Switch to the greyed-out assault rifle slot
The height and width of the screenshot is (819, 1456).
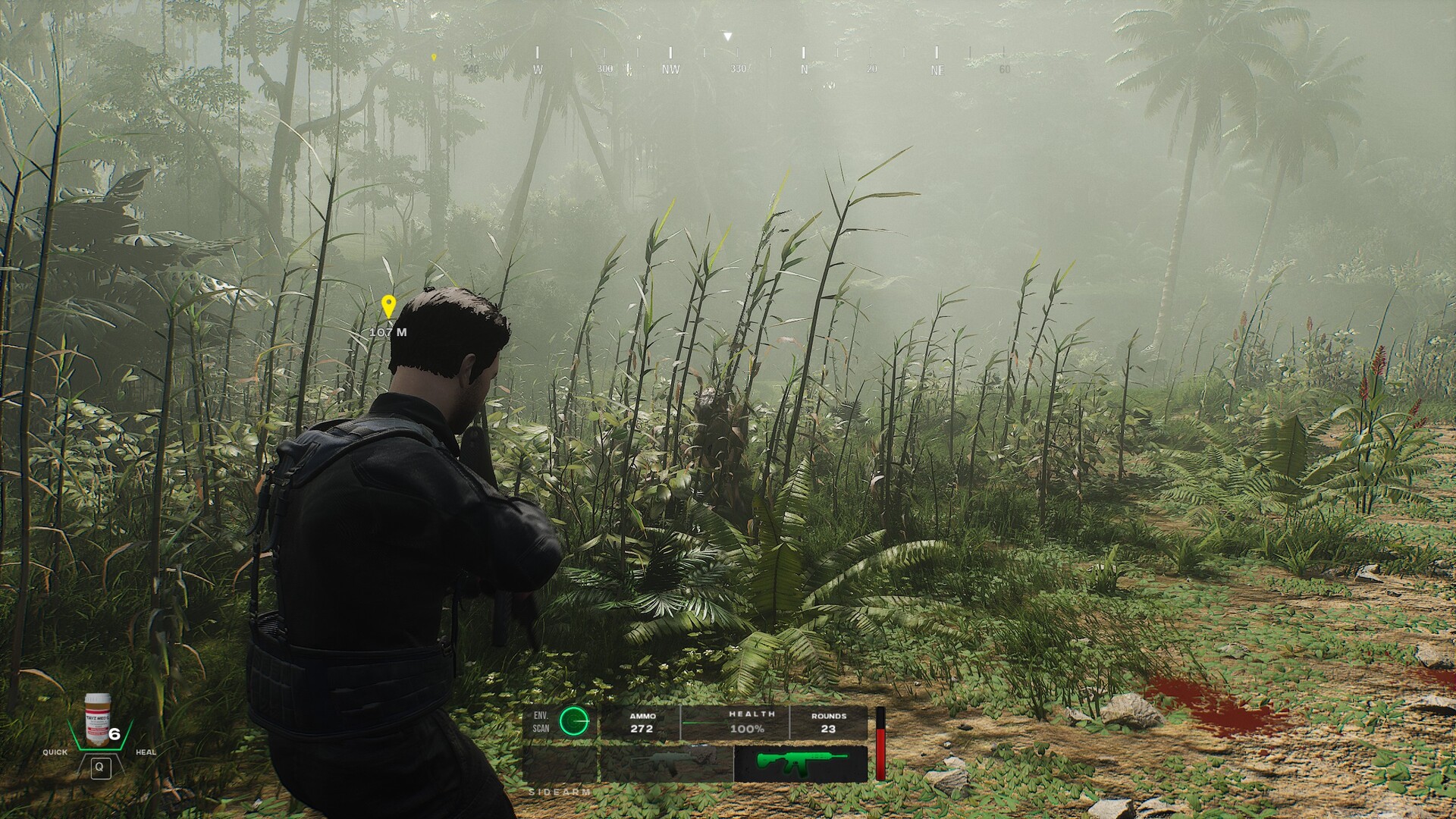point(667,764)
